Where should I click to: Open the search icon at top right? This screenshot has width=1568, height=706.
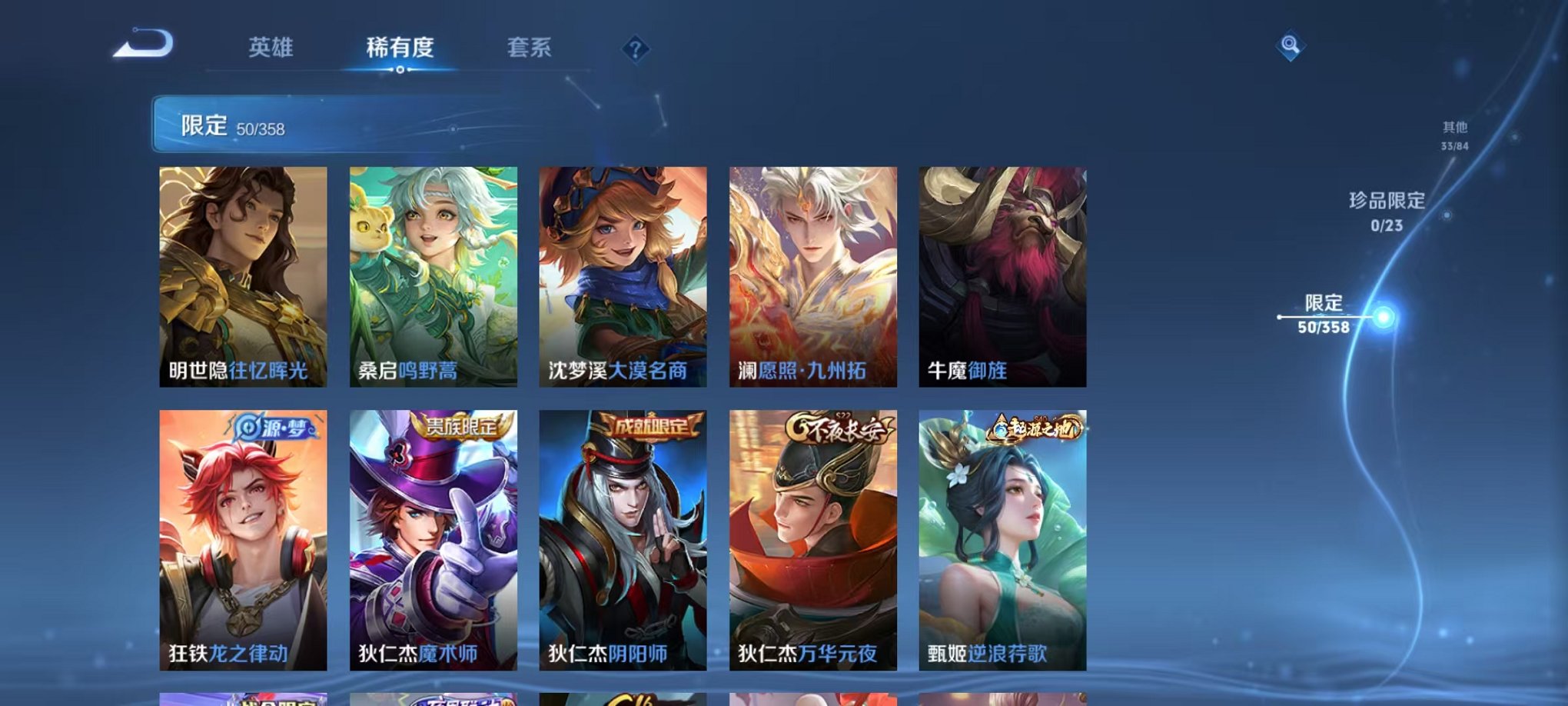pos(1291,46)
